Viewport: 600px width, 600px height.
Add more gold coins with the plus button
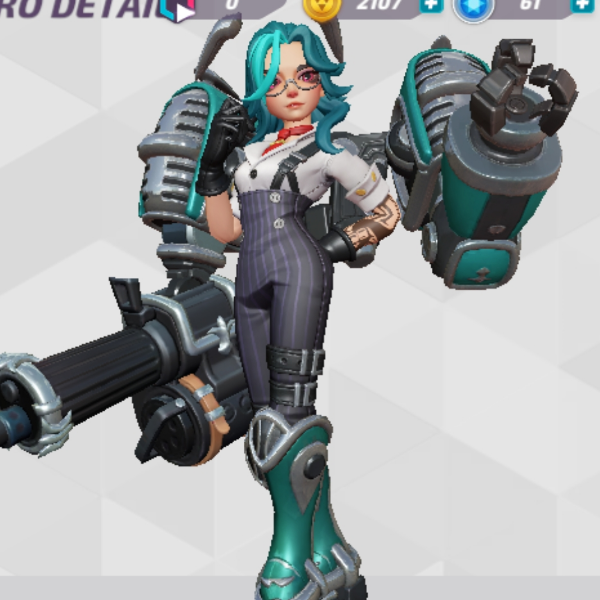click(431, 5)
